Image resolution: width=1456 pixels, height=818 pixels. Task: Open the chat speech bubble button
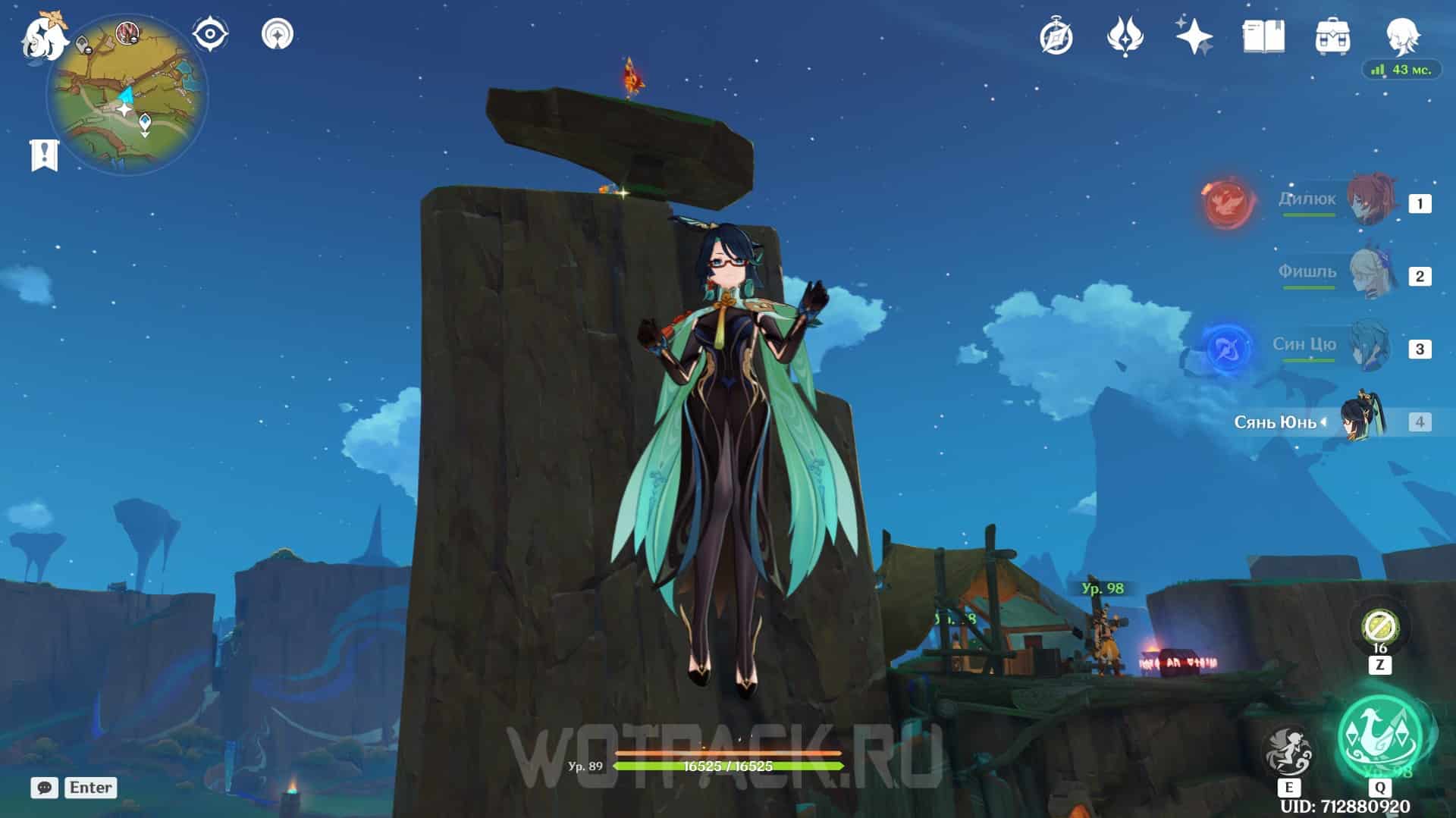[x=45, y=788]
